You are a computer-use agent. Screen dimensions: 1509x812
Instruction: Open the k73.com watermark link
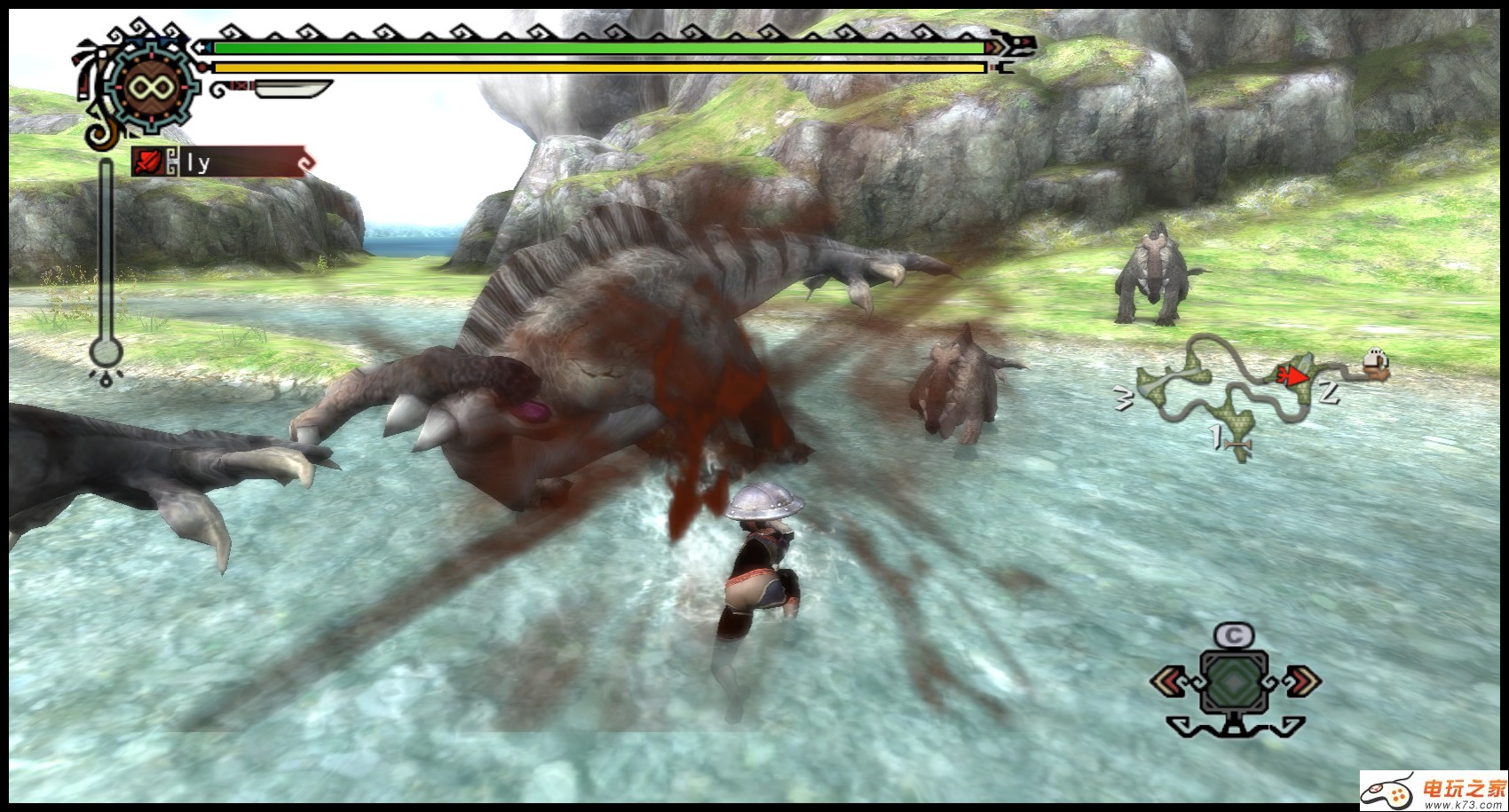pyautogui.click(x=1434, y=791)
